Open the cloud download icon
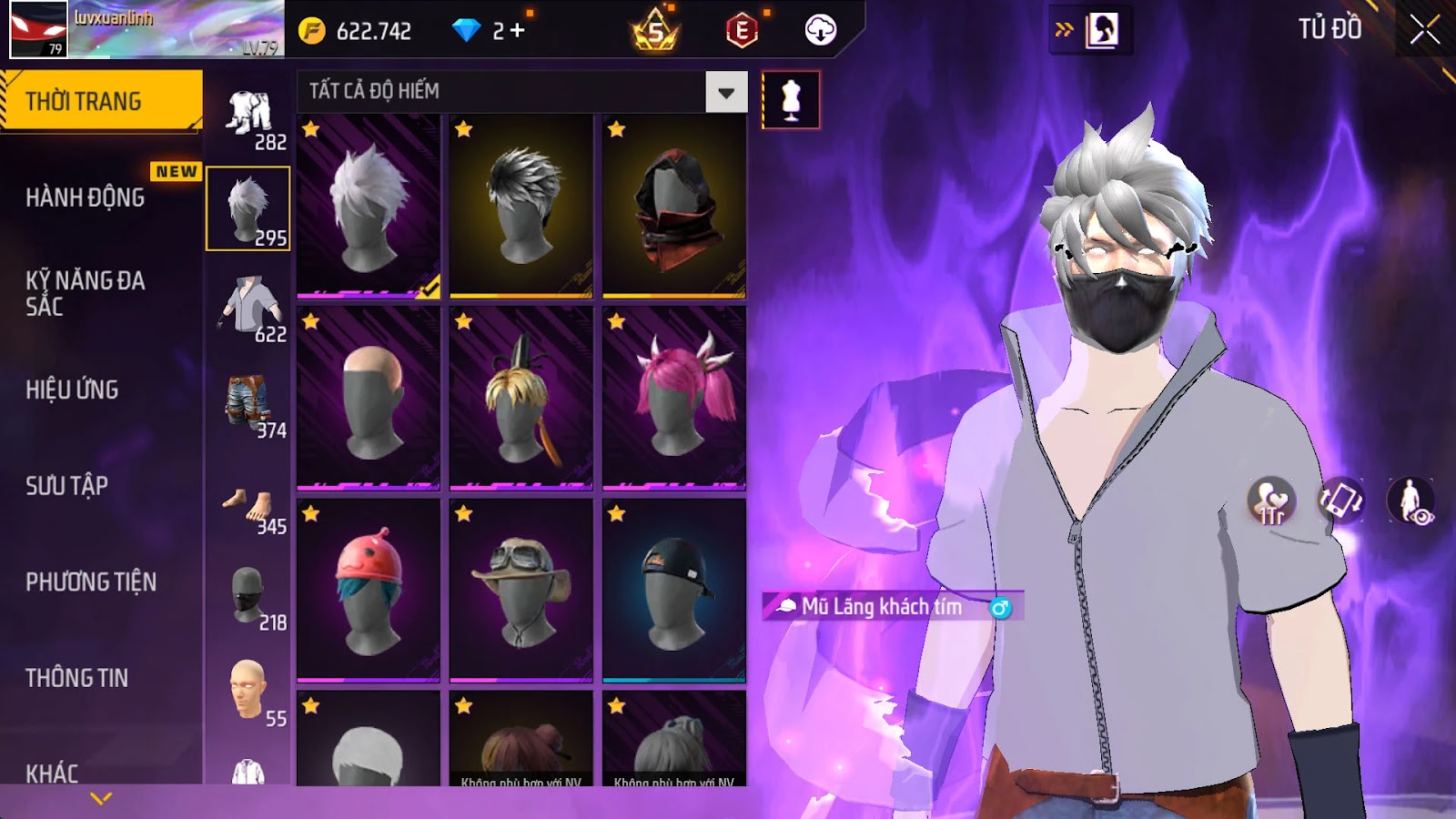The width and height of the screenshot is (1456, 819). pos(820,31)
